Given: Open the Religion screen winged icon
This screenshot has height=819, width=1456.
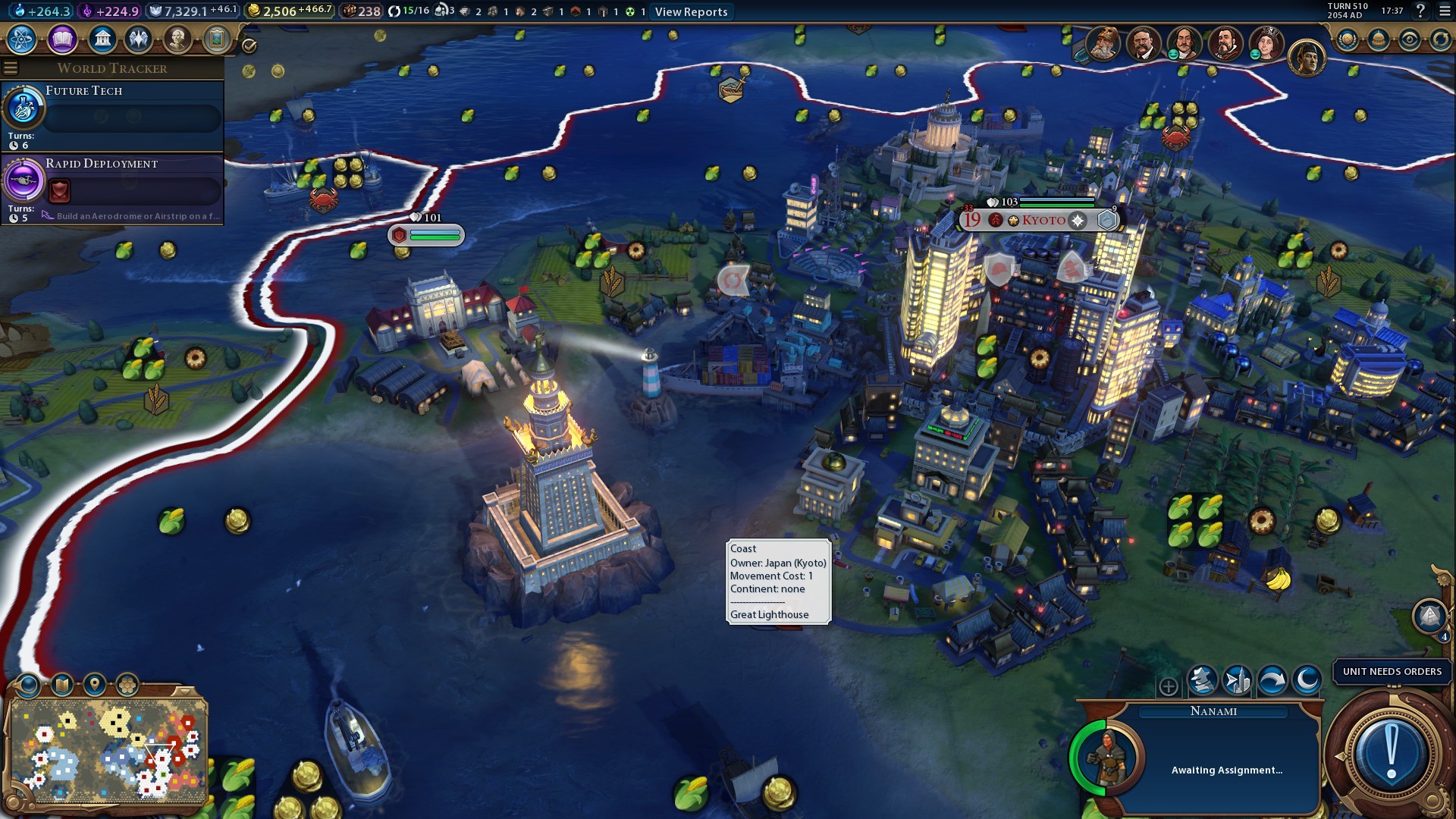Looking at the screenshot, I should [139, 39].
